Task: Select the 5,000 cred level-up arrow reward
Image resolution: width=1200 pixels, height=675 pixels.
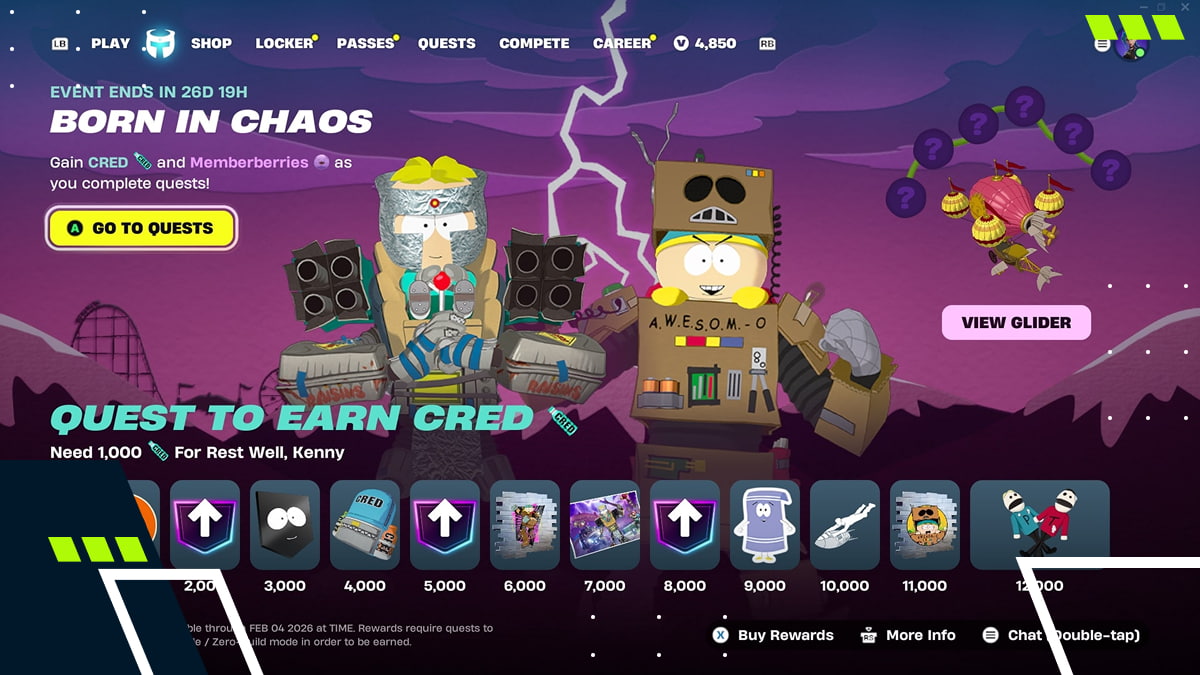Action: tap(445, 525)
